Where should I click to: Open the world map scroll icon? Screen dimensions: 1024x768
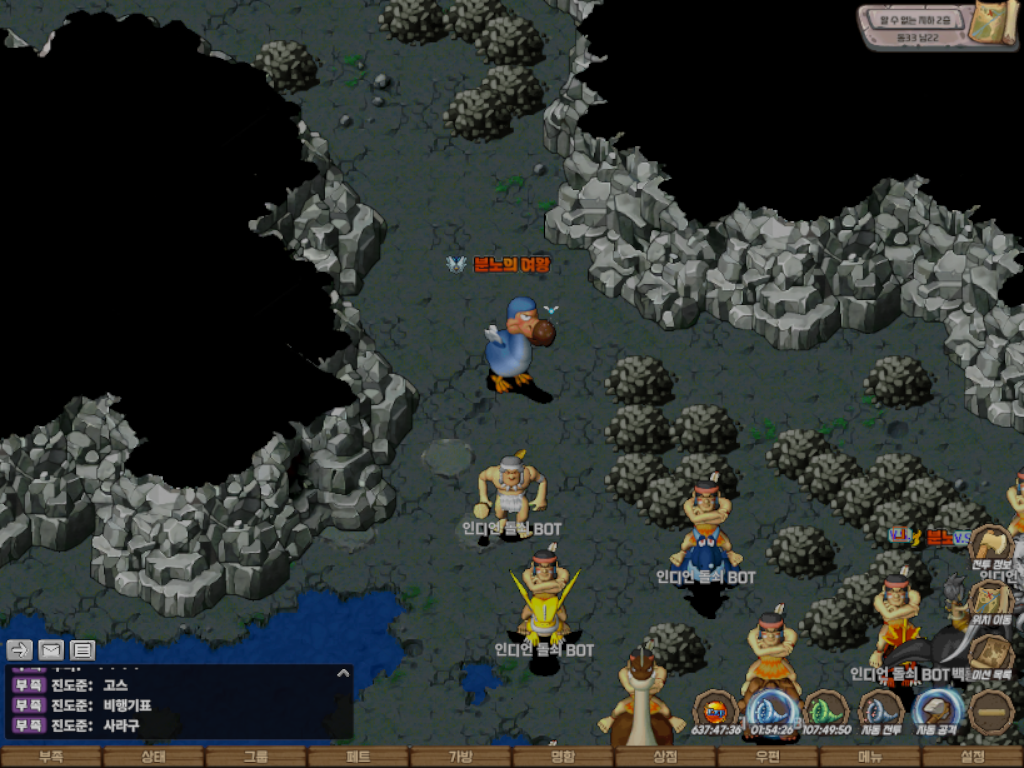pos(994,25)
